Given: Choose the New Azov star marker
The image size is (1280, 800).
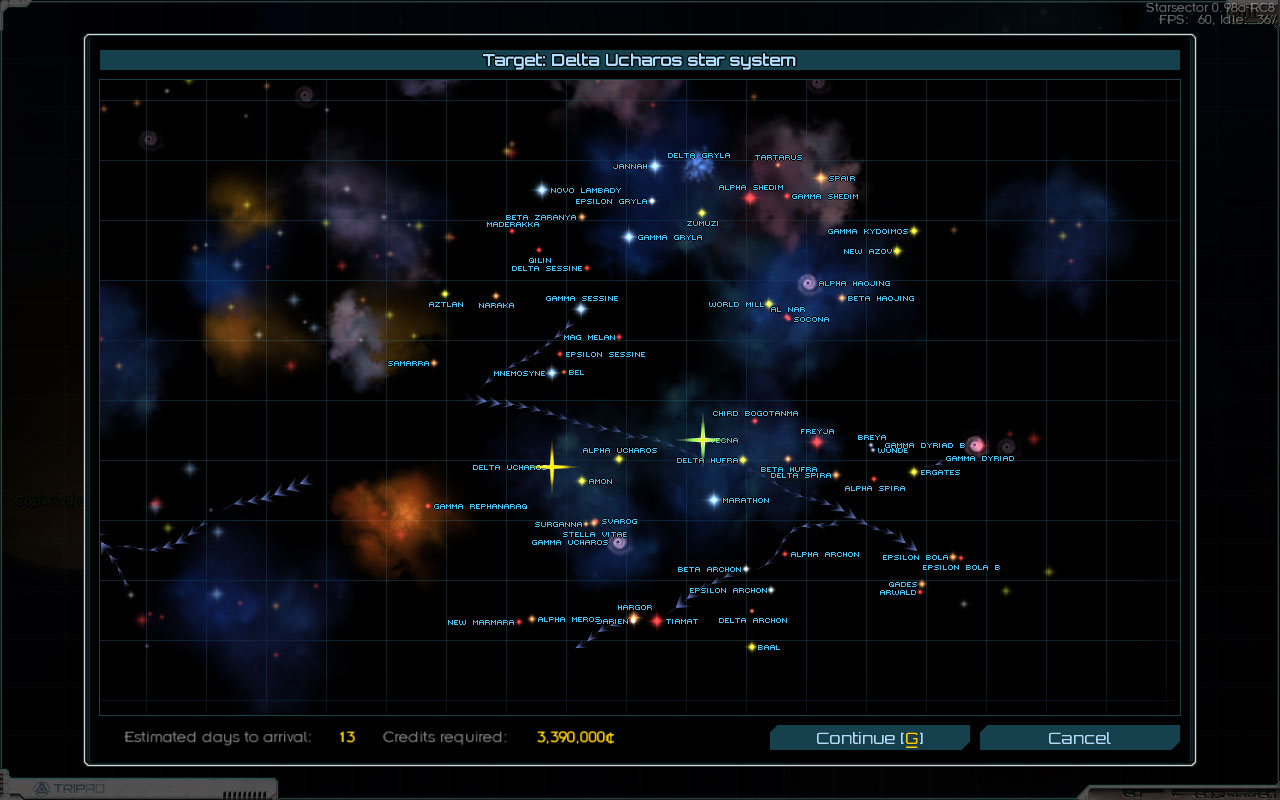Looking at the screenshot, I should click(897, 251).
